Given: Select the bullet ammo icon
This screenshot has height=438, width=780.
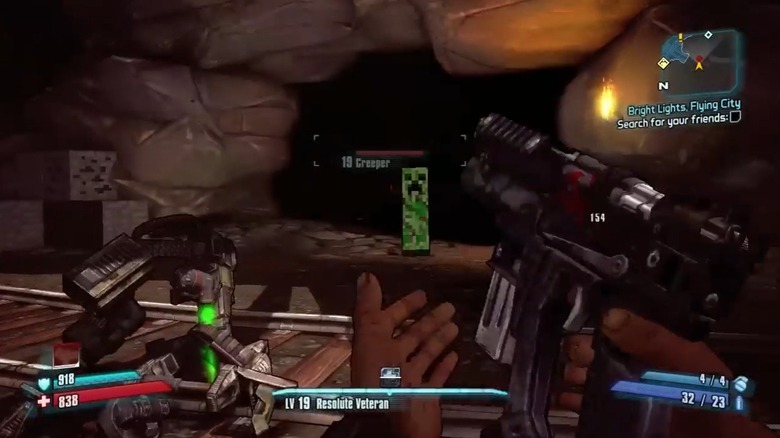Looking at the screenshot, I should click(739, 402).
